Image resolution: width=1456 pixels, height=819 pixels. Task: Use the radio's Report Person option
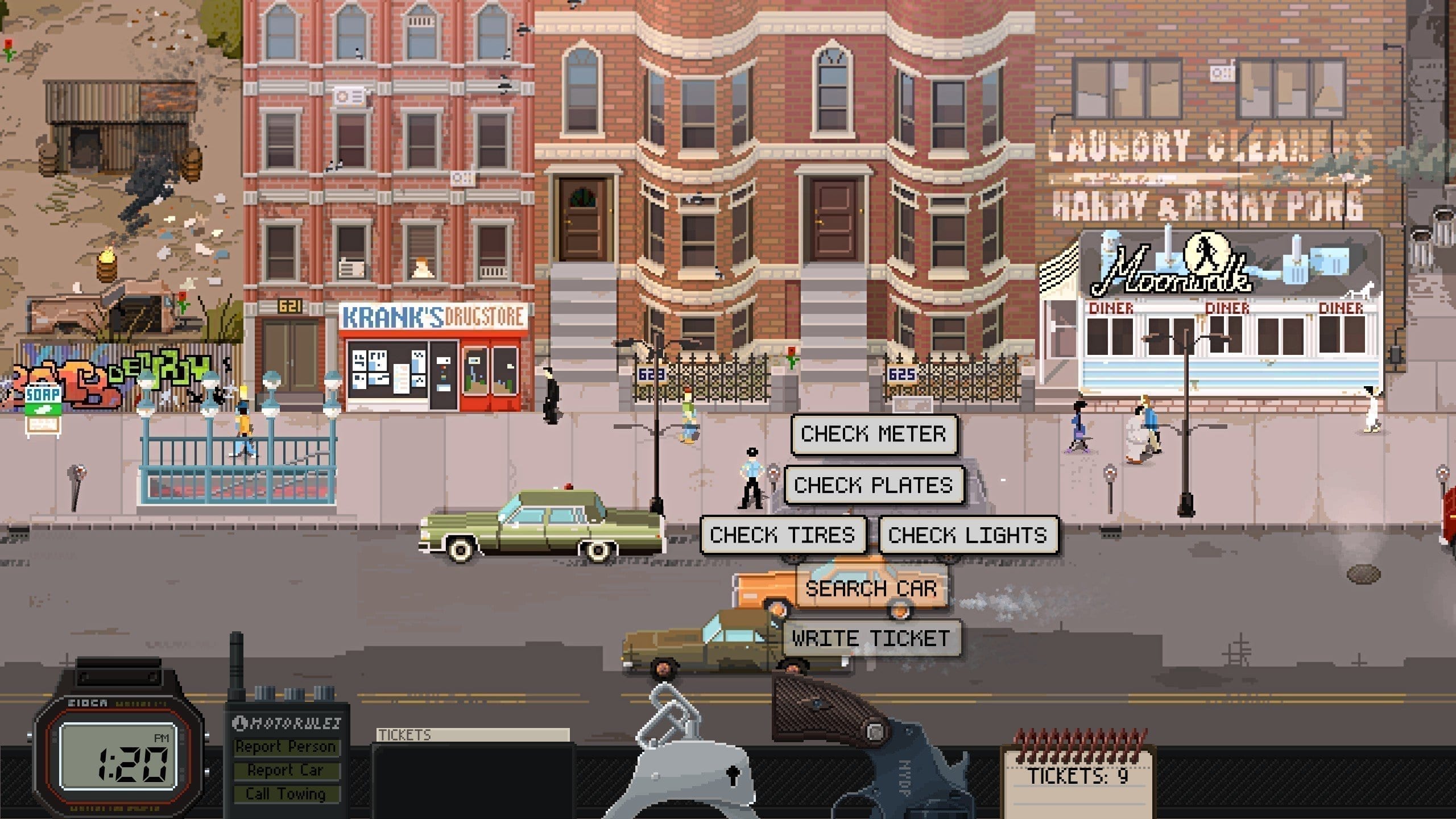[286, 747]
